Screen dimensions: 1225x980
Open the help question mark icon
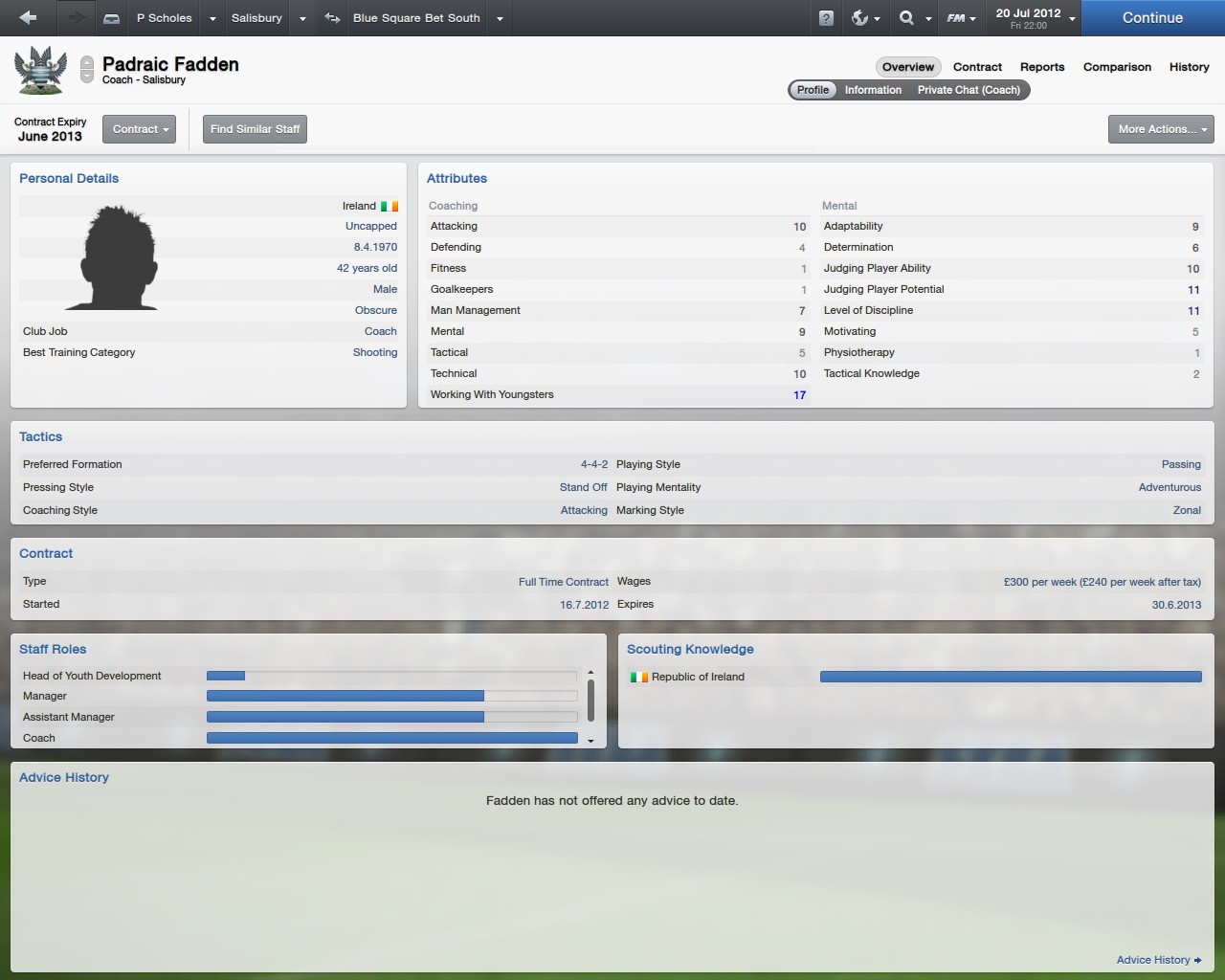point(826,18)
